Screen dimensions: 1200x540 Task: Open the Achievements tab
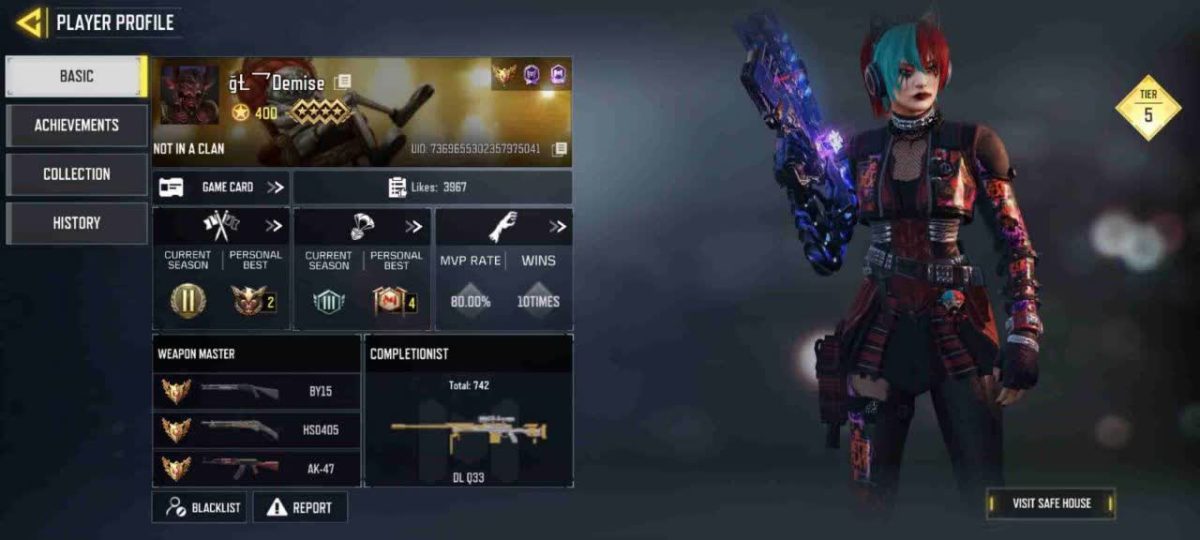(x=76, y=125)
